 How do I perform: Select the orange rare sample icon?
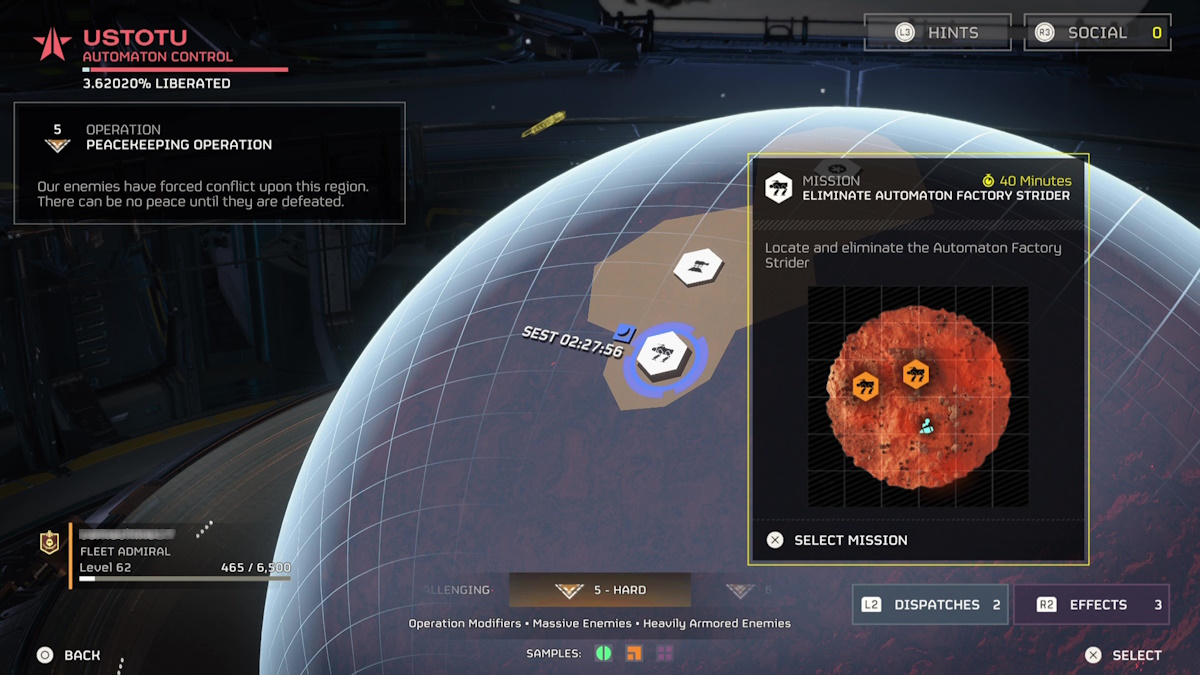point(634,653)
